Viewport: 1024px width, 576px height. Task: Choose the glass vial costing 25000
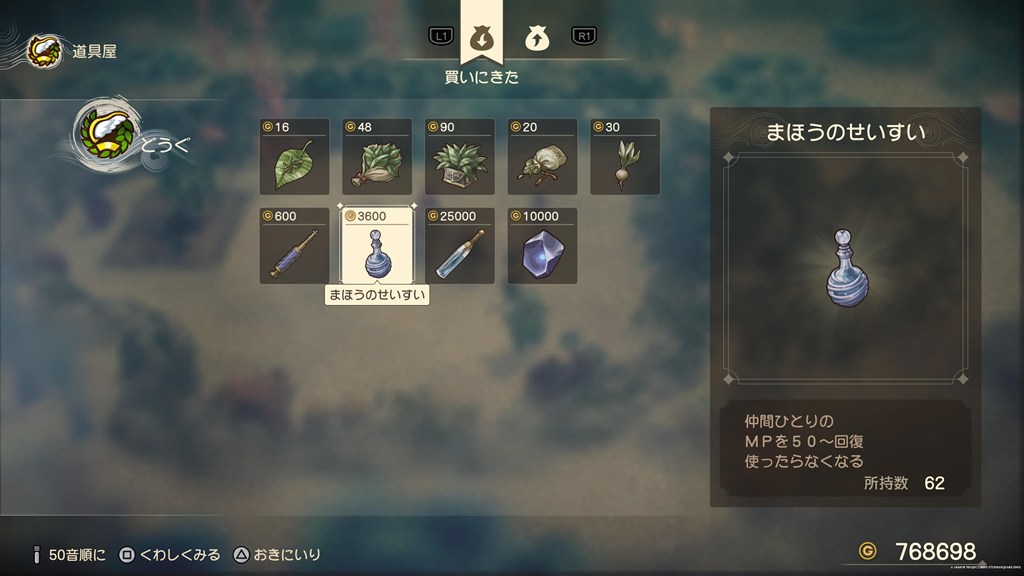click(460, 246)
